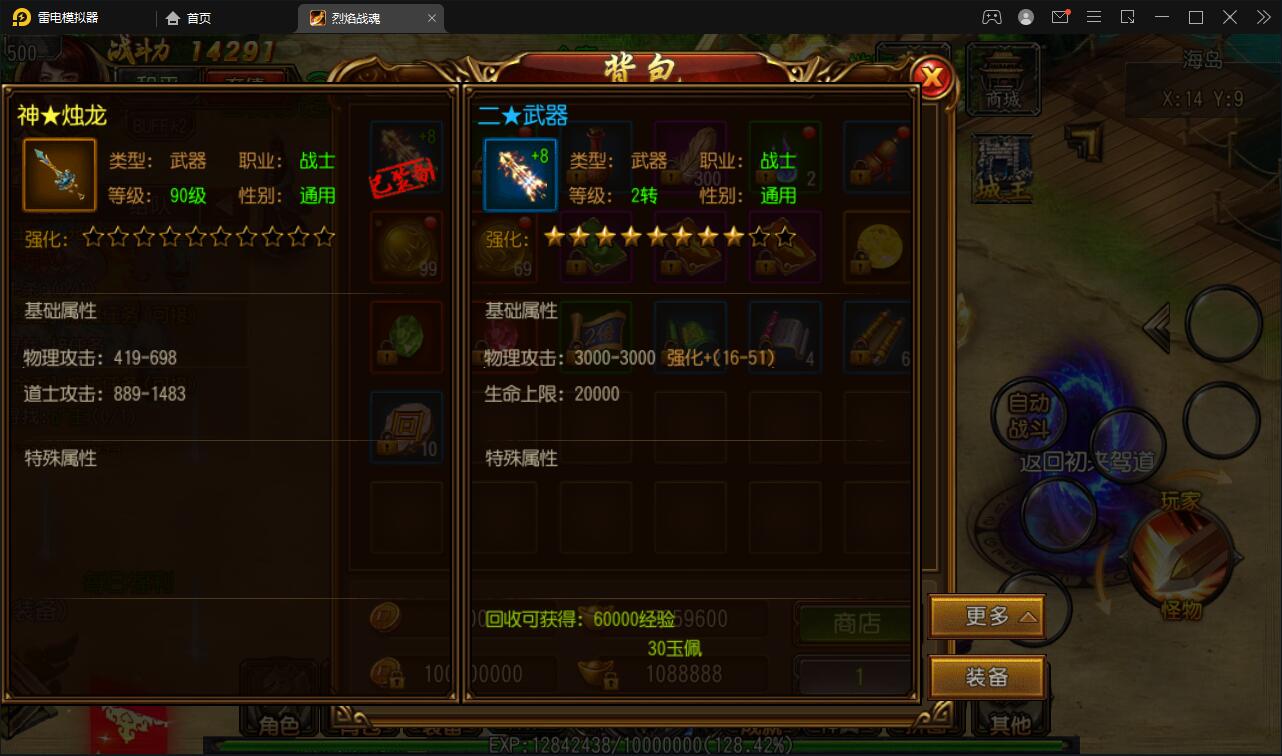The width and height of the screenshot is (1282, 756).
Task: Click the 回 recall scroll item icon
Action: click(404, 426)
